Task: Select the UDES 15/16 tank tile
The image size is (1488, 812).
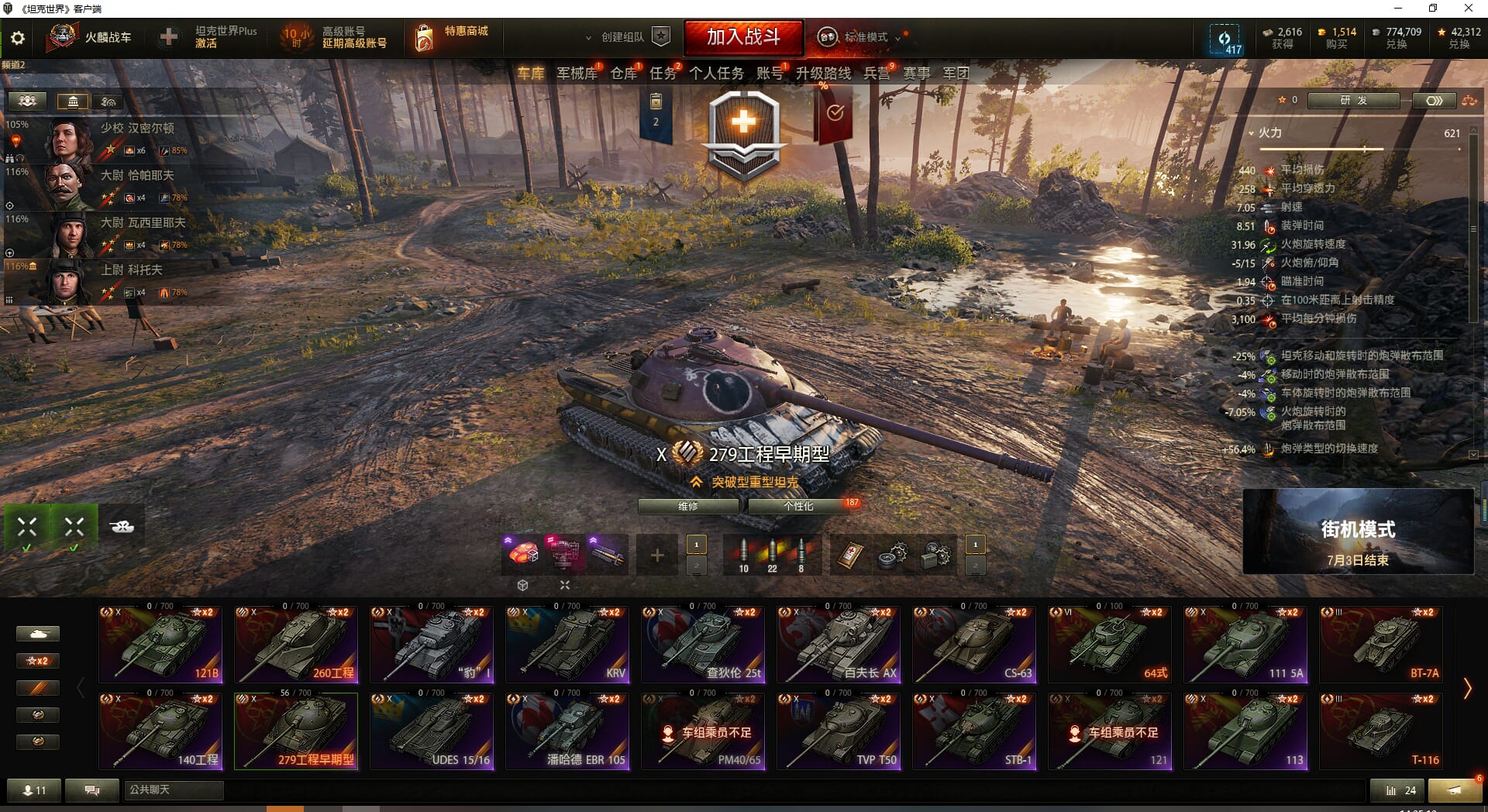Action: [432, 731]
